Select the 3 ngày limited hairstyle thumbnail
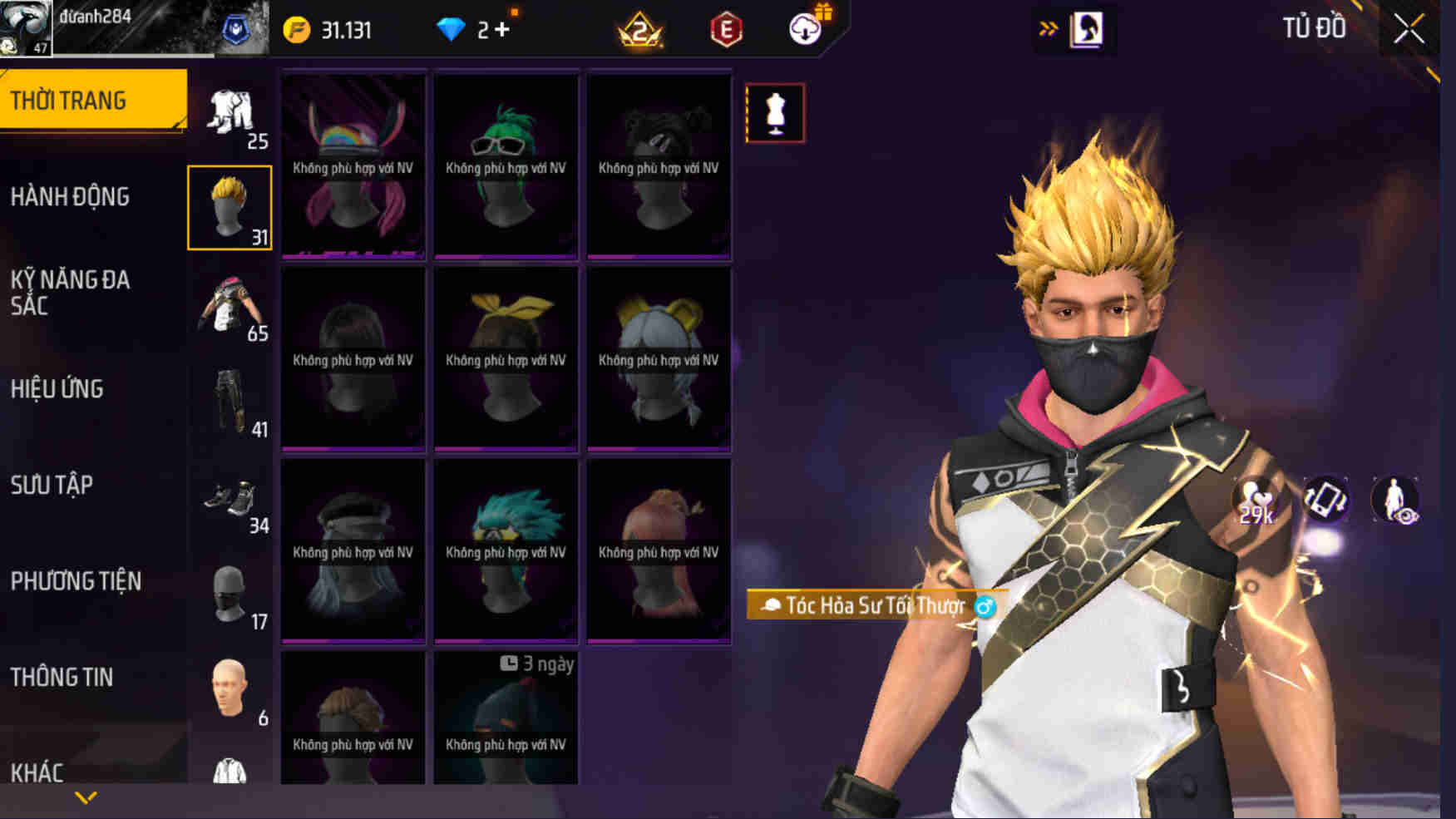The image size is (1456, 819). click(x=505, y=719)
